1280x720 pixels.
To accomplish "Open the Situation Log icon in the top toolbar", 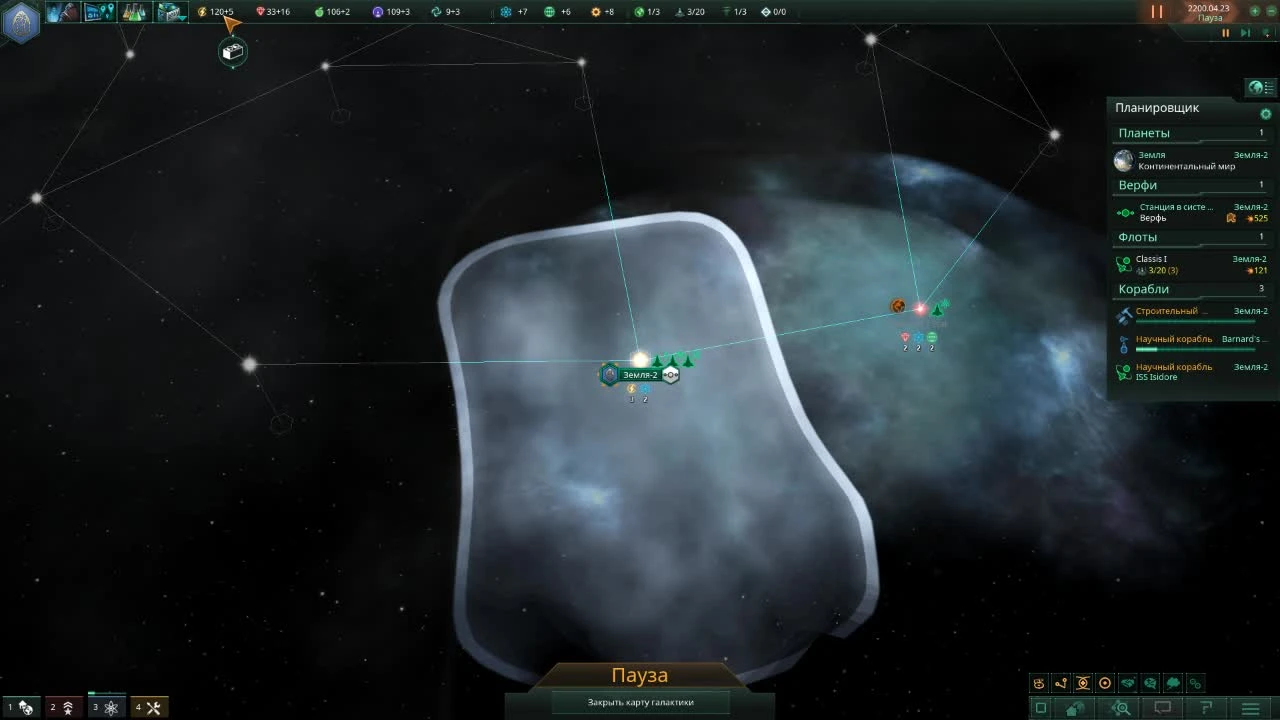I will pyautogui.click(x=97, y=11).
